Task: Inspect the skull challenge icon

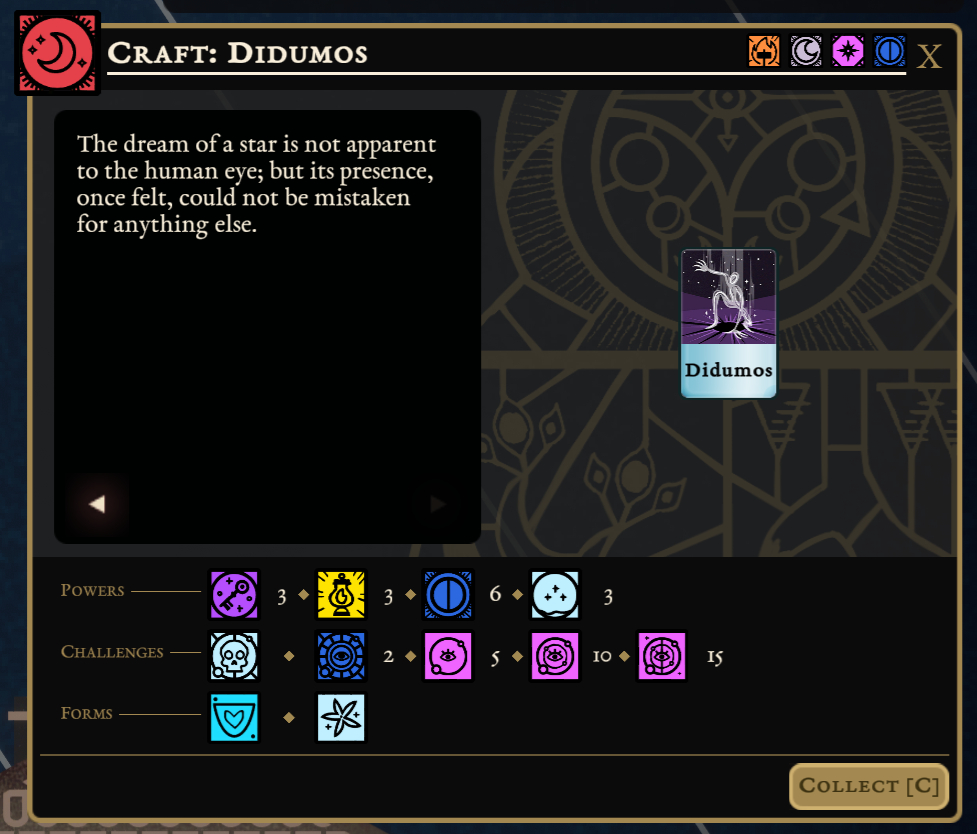Action: (x=234, y=656)
